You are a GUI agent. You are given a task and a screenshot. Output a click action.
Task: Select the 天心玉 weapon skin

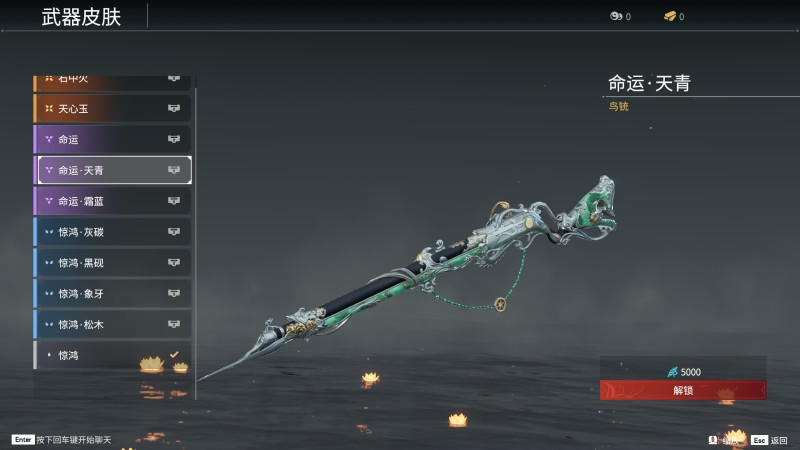coord(113,108)
